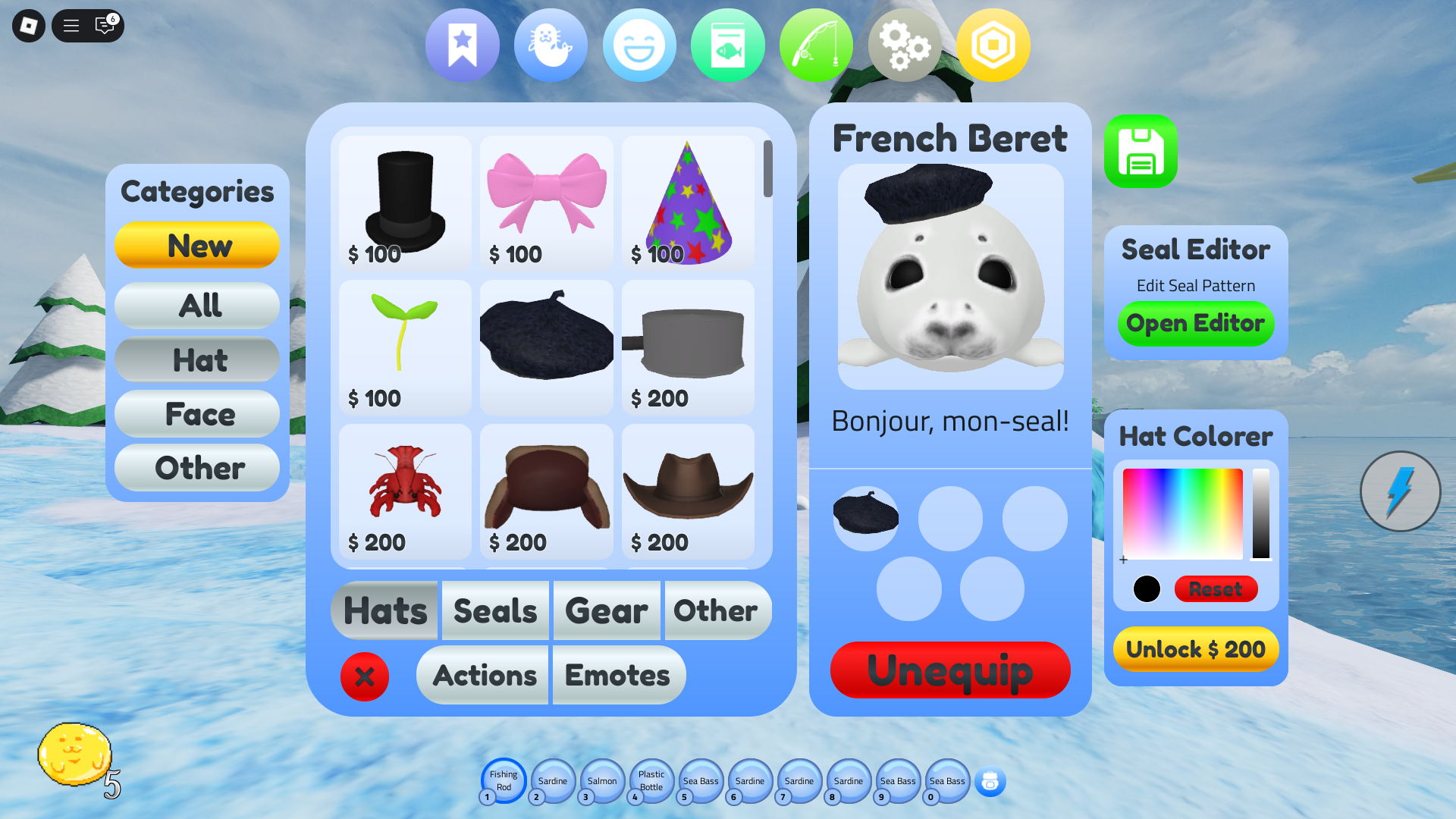
Task: Switch to the Seals tab
Action: click(x=495, y=611)
